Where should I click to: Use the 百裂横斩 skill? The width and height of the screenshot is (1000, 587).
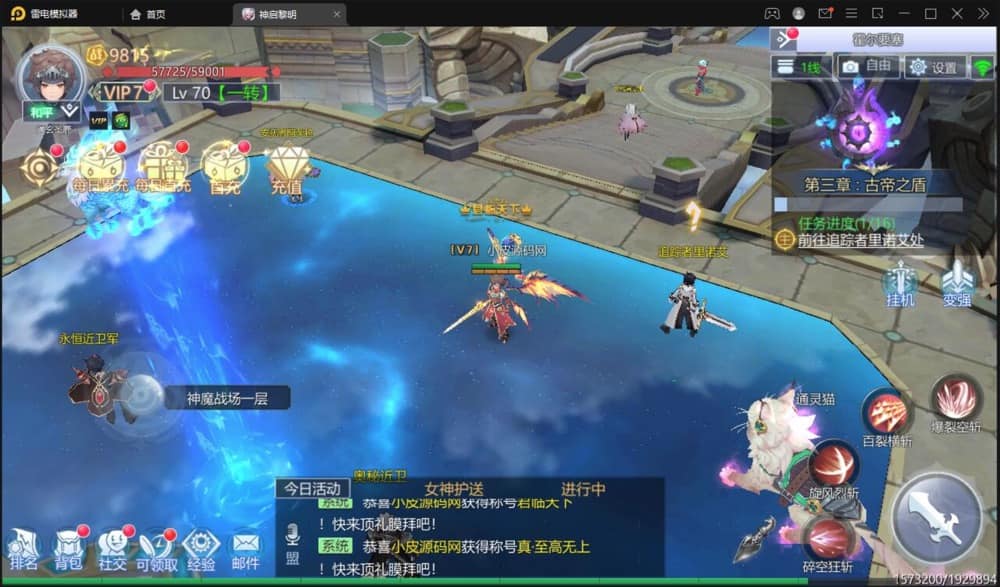887,413
